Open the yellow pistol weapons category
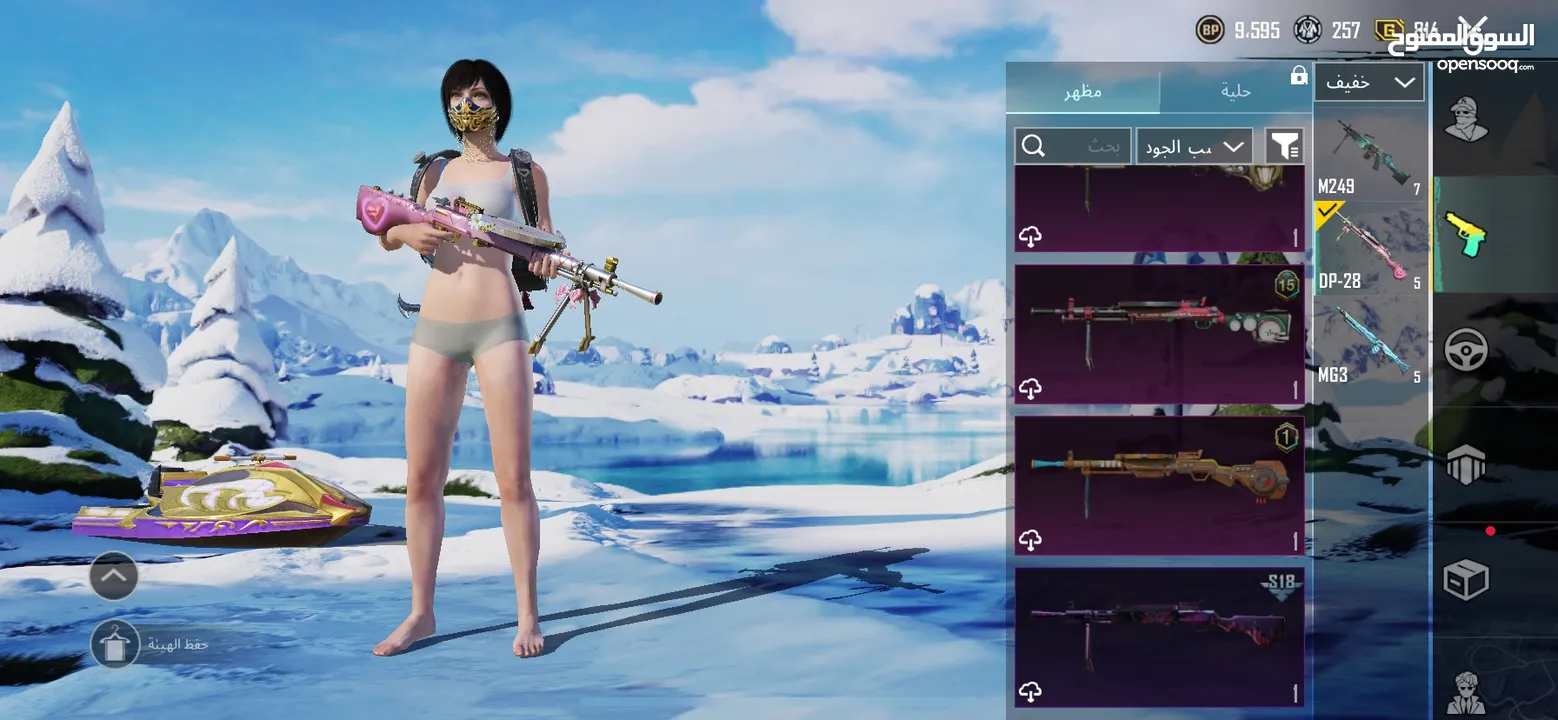This screenshot has height=720, width=1558. coord(1466,233)
